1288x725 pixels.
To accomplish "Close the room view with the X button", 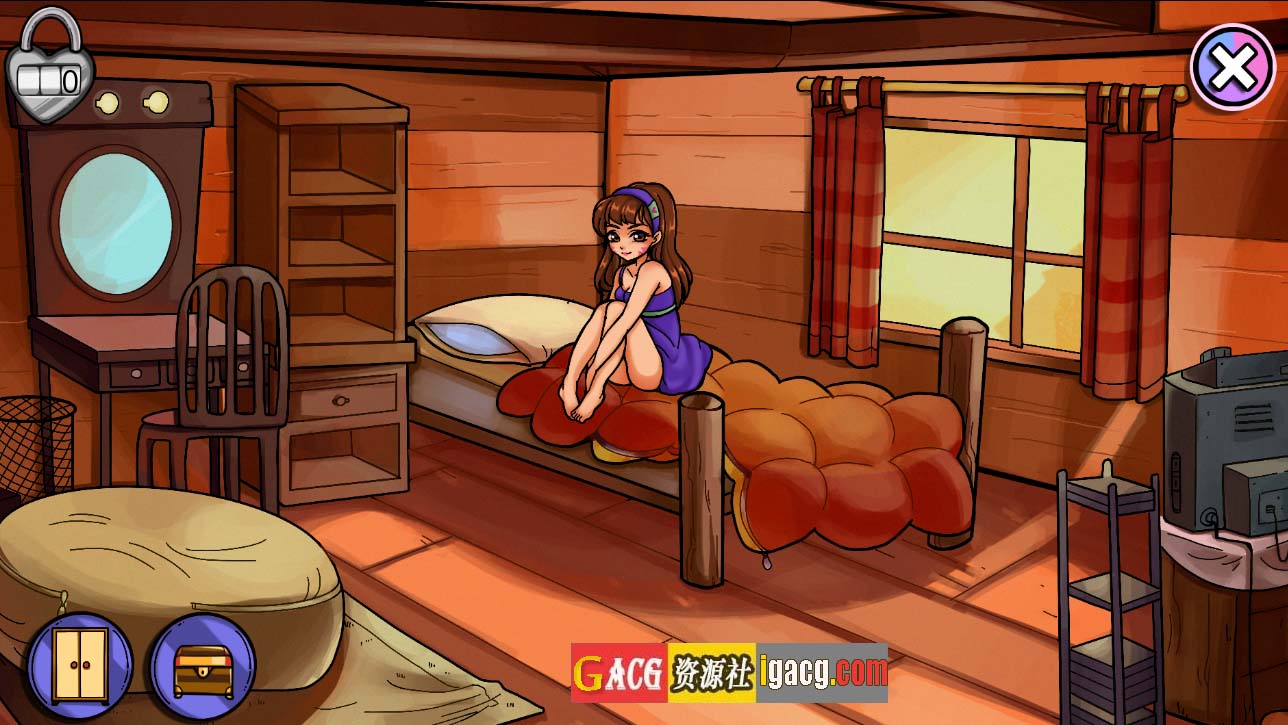I will (x=1233, y=66).
